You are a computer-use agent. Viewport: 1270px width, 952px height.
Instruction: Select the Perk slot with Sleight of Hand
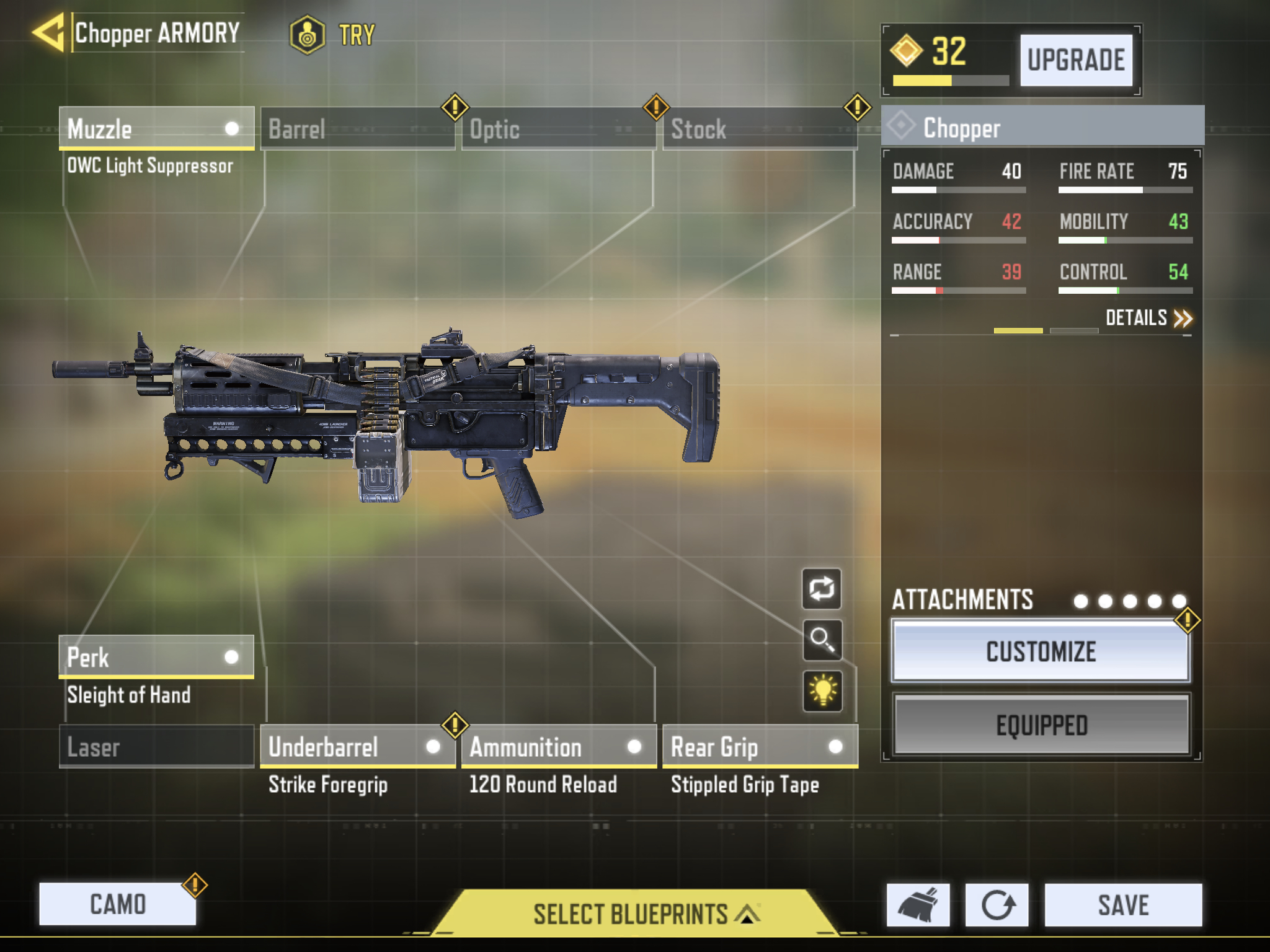click(156, 657)
